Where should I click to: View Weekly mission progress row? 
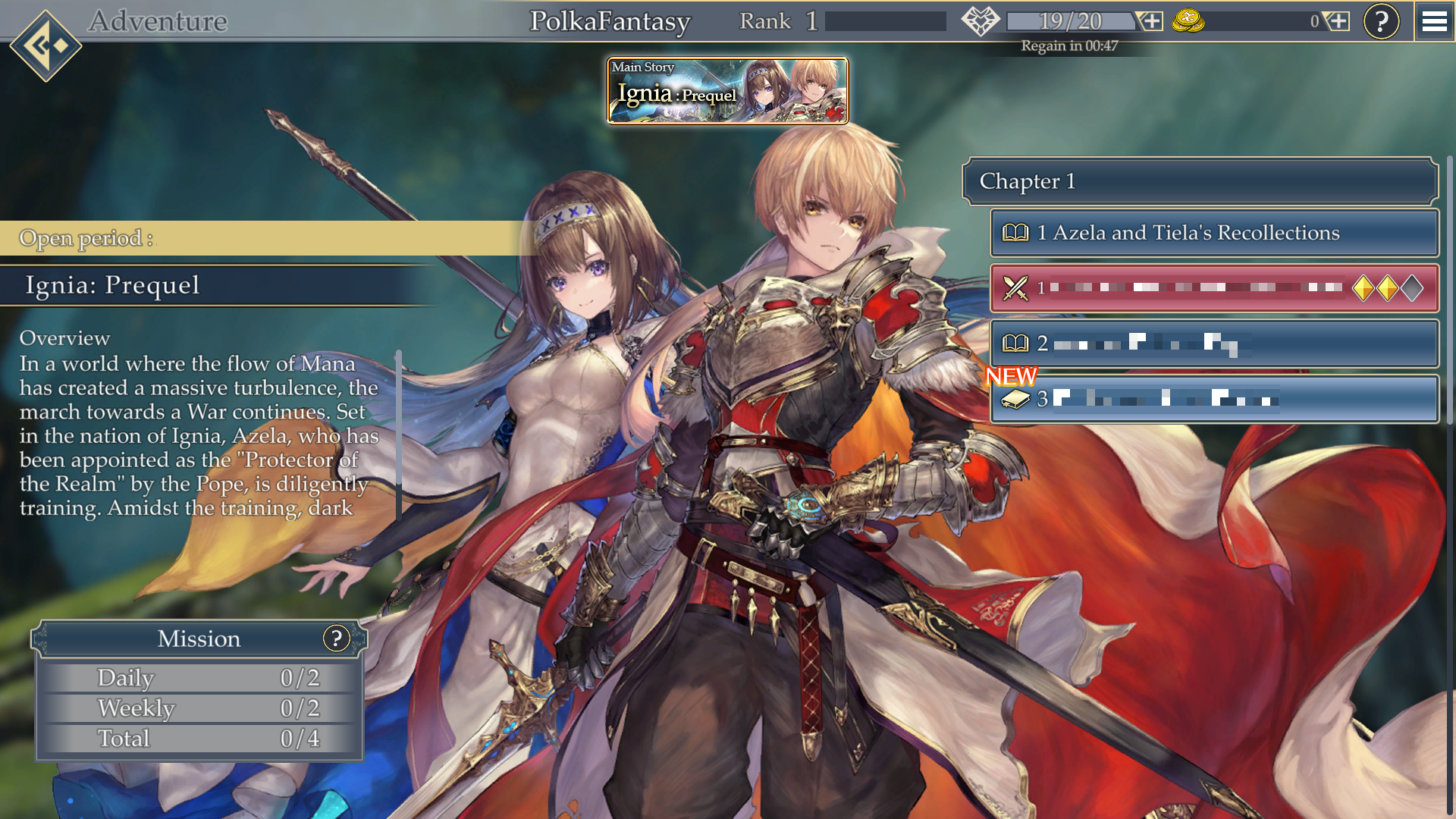(x=200, y=708)
